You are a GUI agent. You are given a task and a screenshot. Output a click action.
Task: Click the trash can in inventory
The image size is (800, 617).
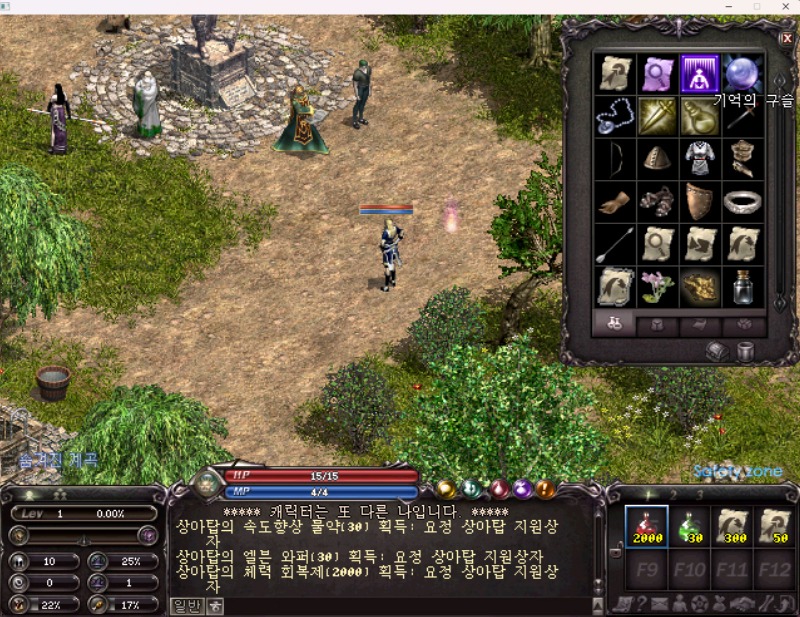(745, 351)
